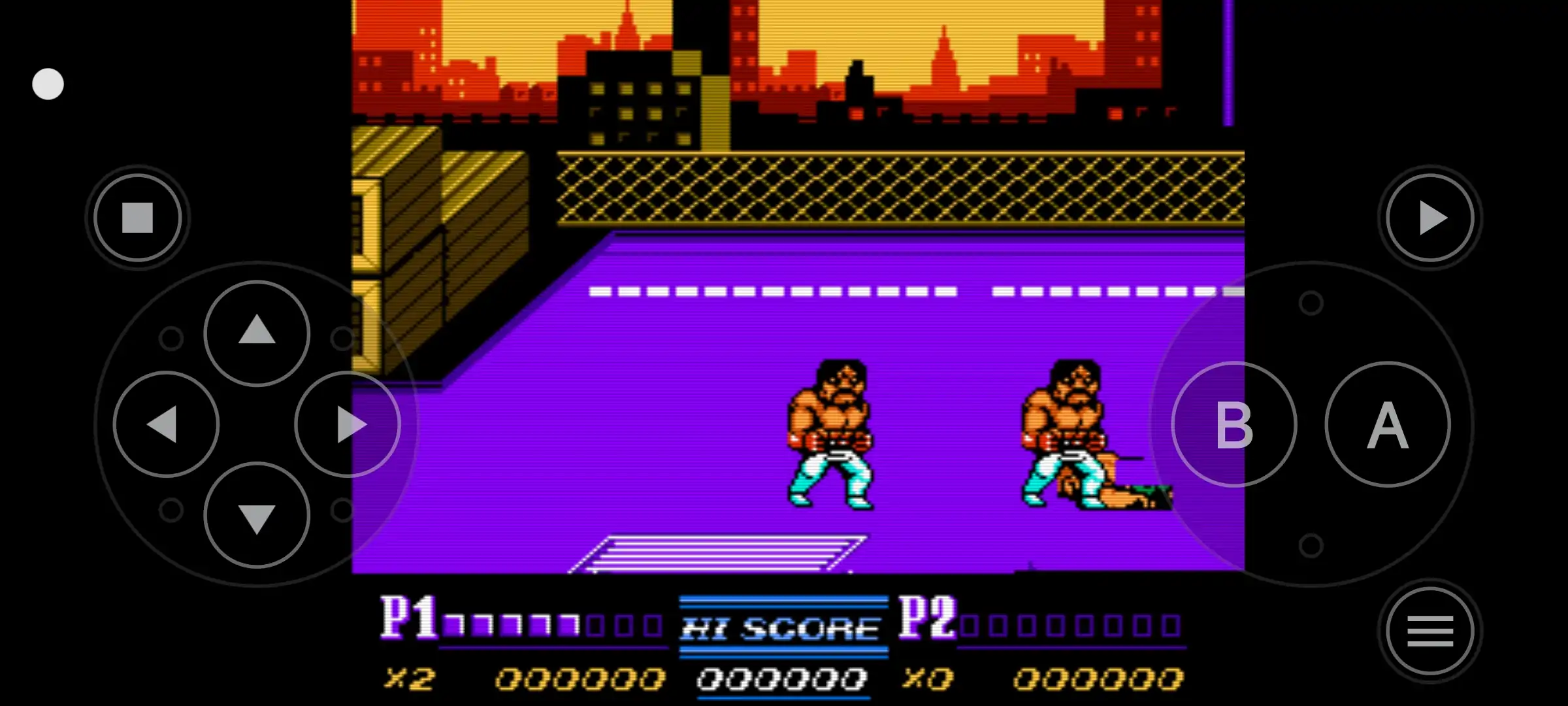Screen dimensions: 1568x706
Task: Open the emulator hamburger menu
Action: (x=1430, y=631)
